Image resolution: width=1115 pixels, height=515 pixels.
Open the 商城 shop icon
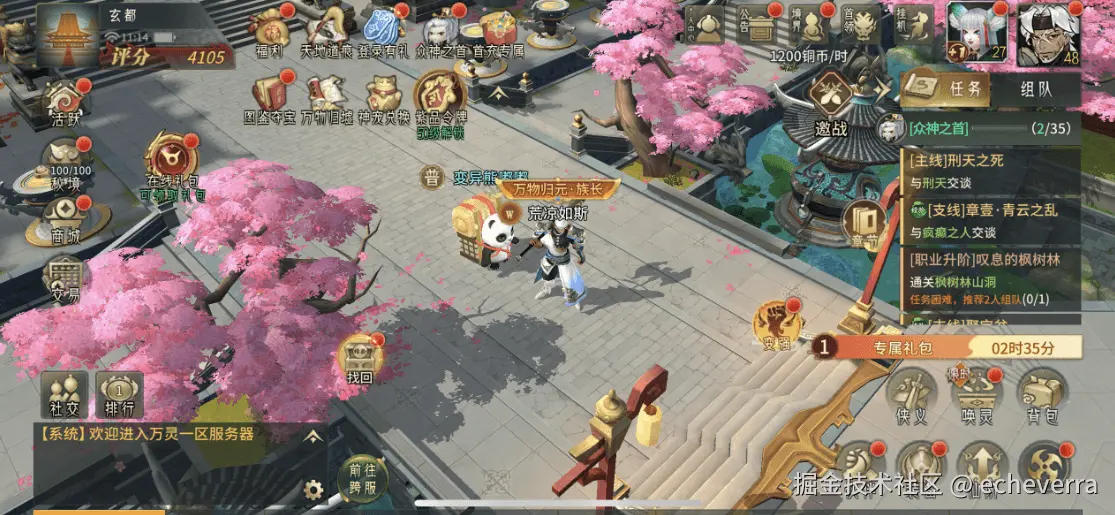pos(64,219)
